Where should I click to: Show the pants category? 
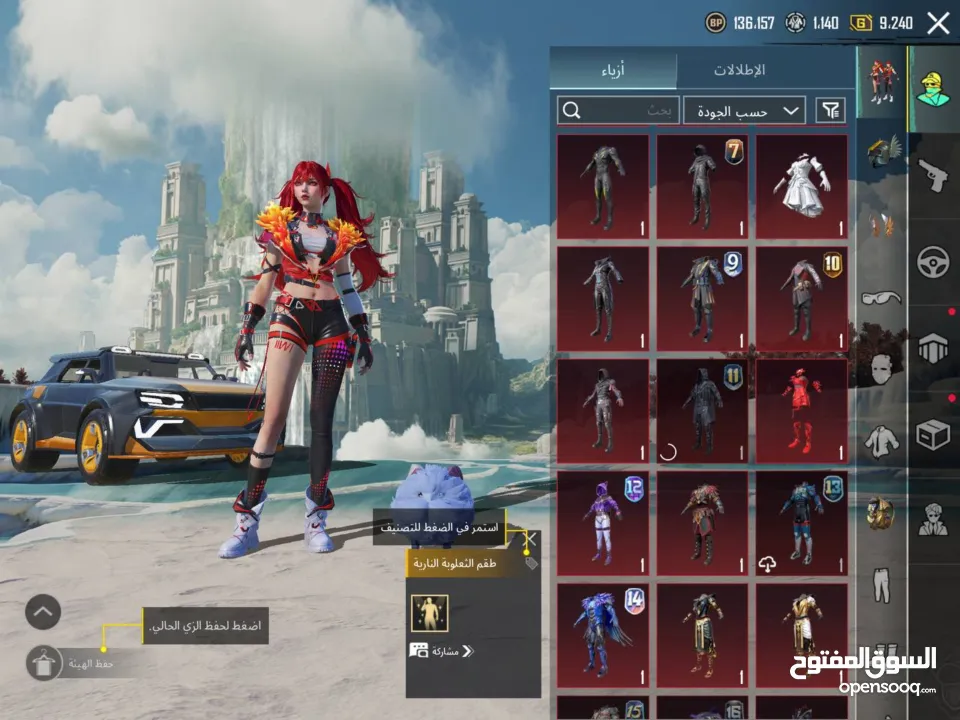click(x=881, y=585)
